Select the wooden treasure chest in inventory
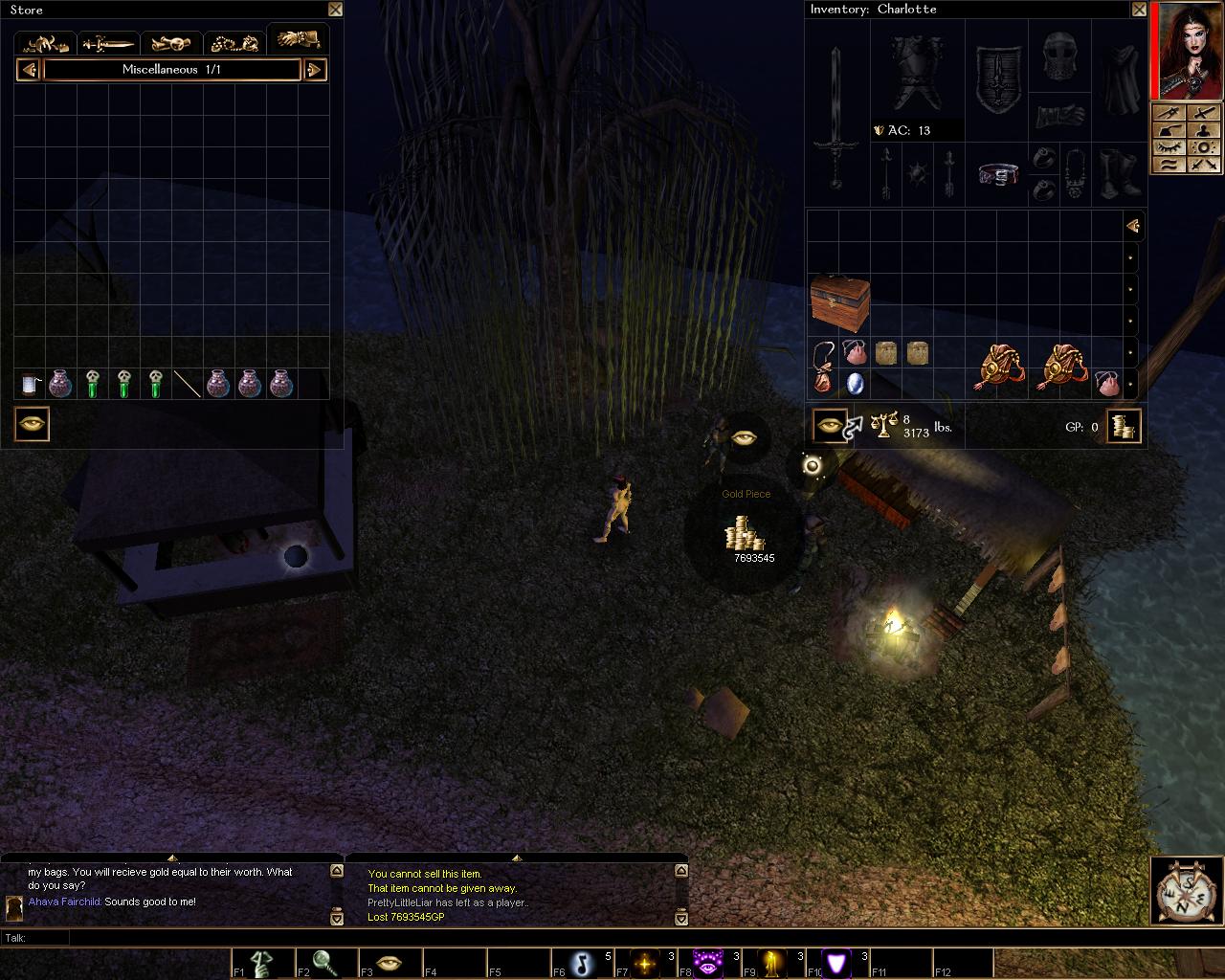The image size is (1225, 980). (839, 301)
